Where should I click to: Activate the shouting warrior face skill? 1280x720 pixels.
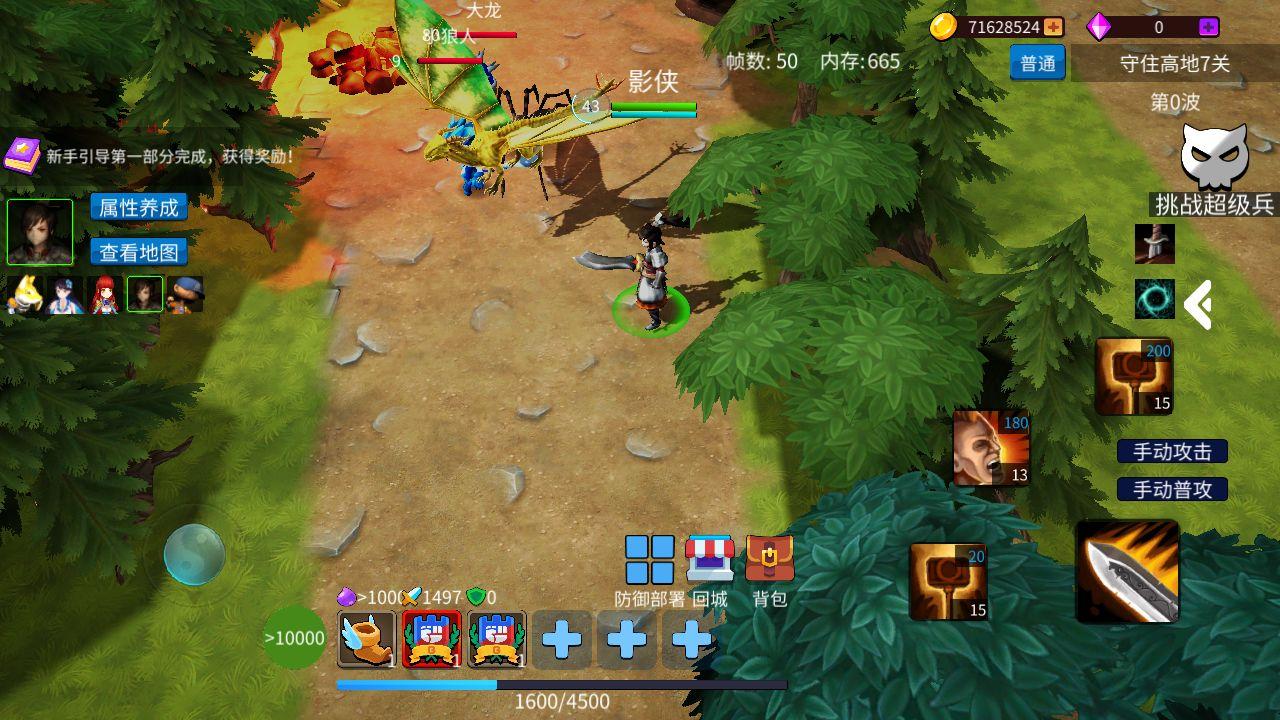click(991, 447)
